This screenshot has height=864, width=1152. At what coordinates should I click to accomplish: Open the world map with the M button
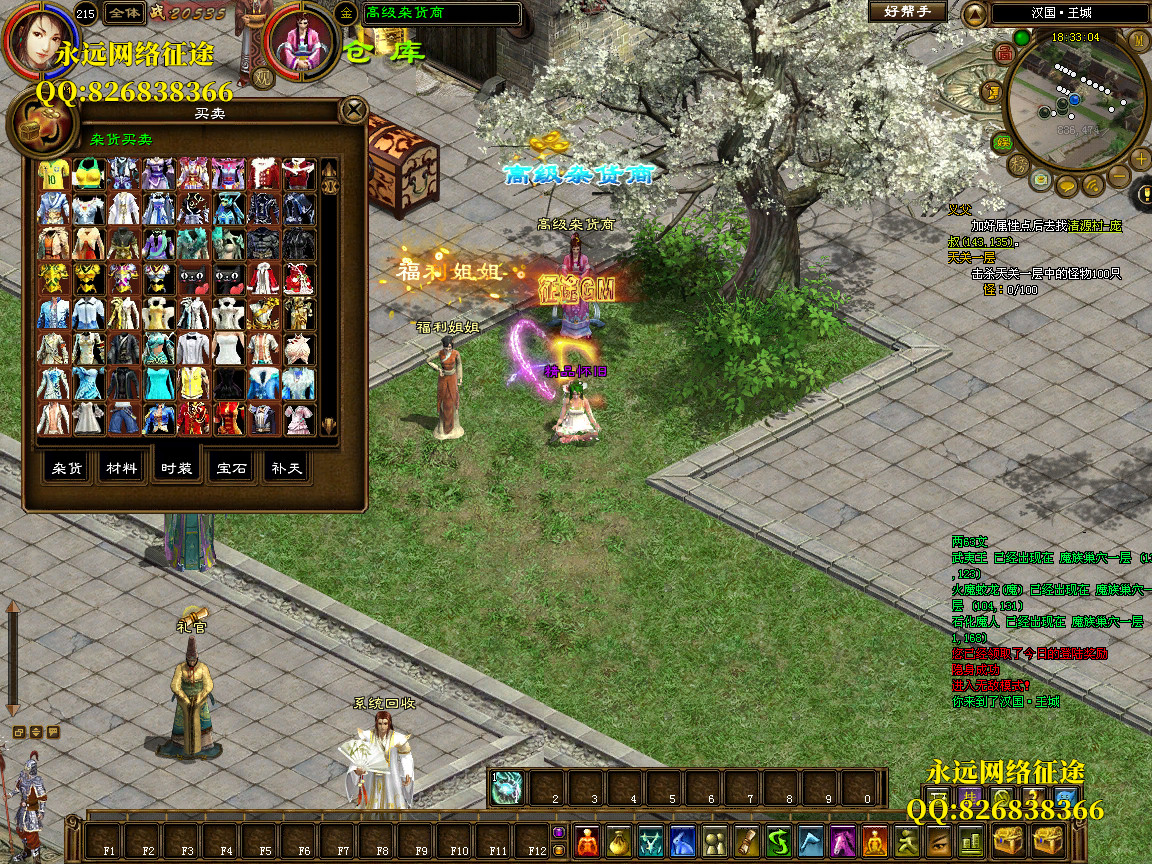click(1138, 40)
